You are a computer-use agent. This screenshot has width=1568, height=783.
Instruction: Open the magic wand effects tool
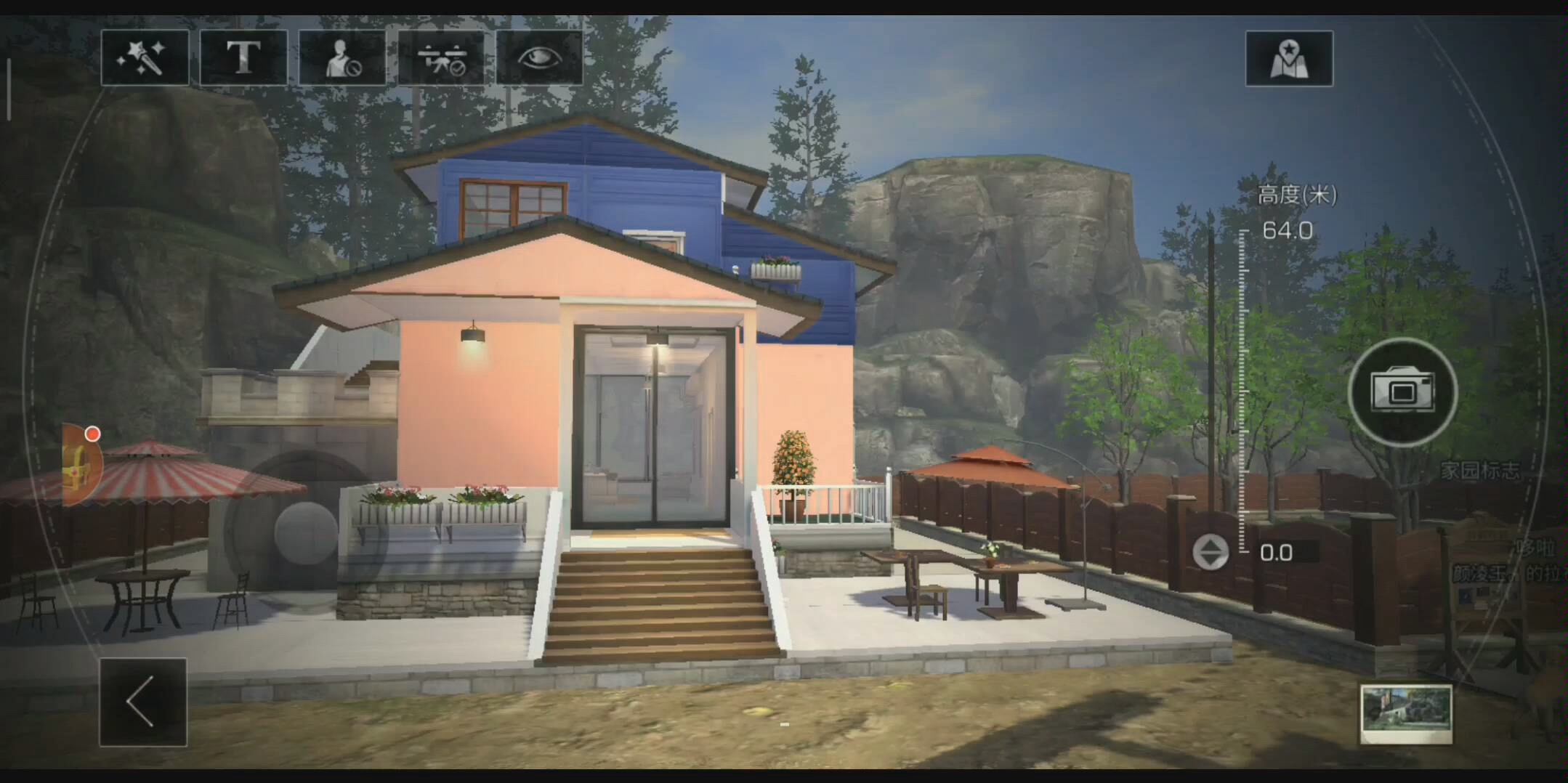click(x=145, y=58)
